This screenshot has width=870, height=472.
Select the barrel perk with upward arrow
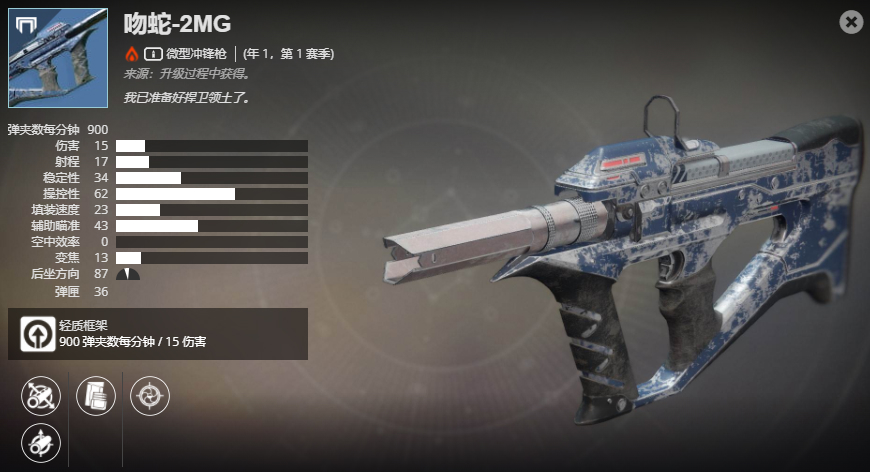pyautogui.click(x=41, y=443)
